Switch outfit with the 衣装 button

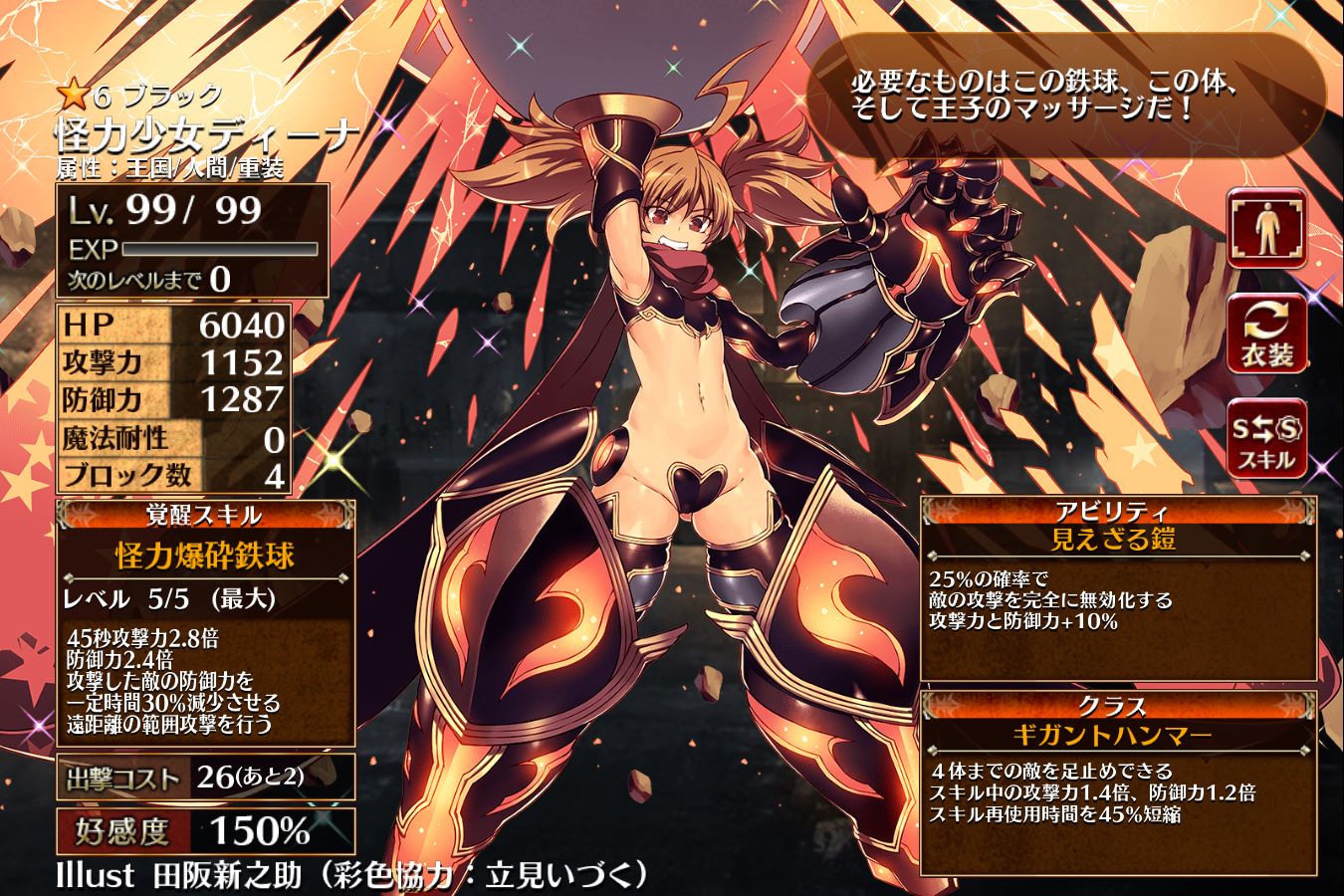tap(1266, 334)
